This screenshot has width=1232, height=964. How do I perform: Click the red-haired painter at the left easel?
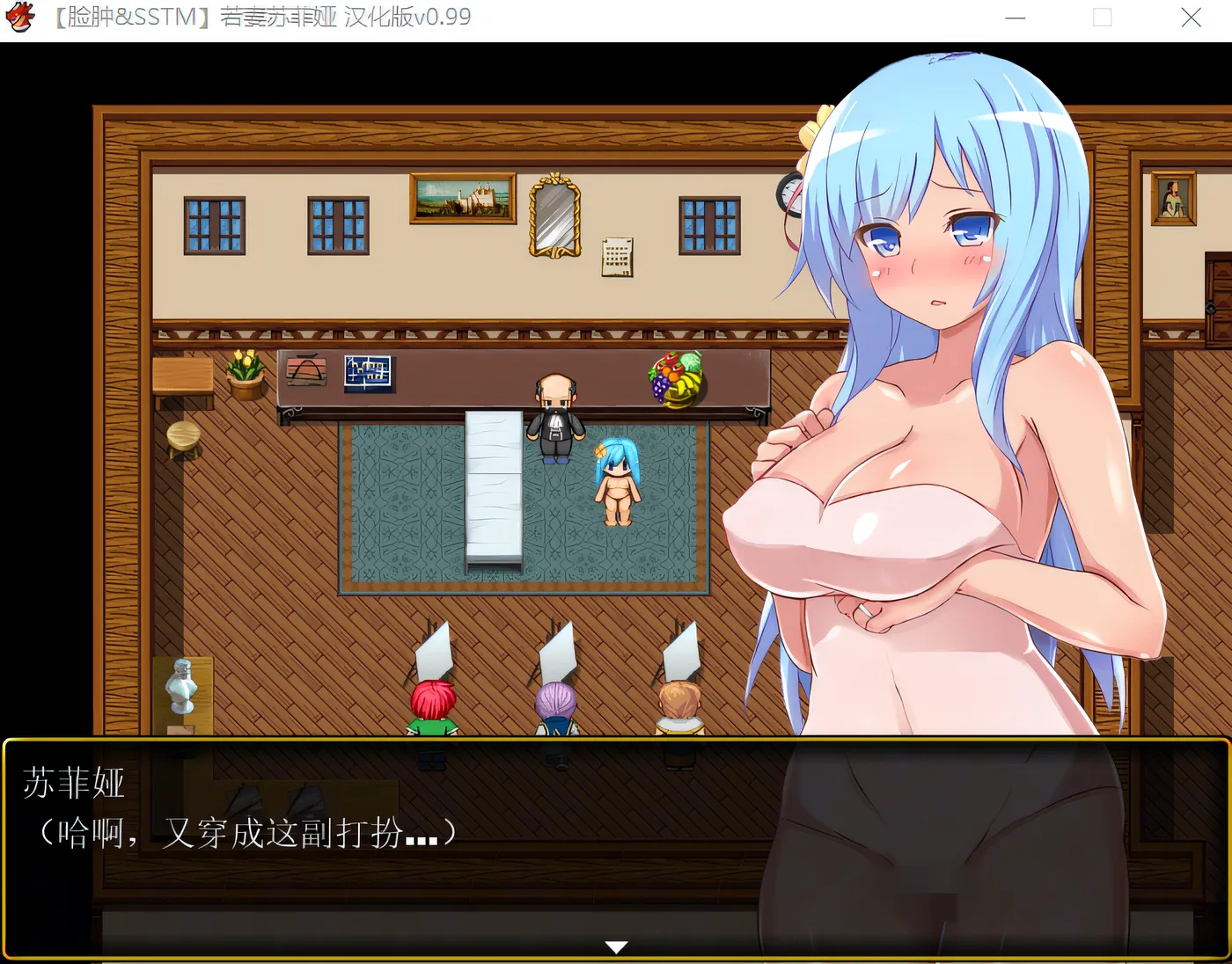tap(431, 699)
